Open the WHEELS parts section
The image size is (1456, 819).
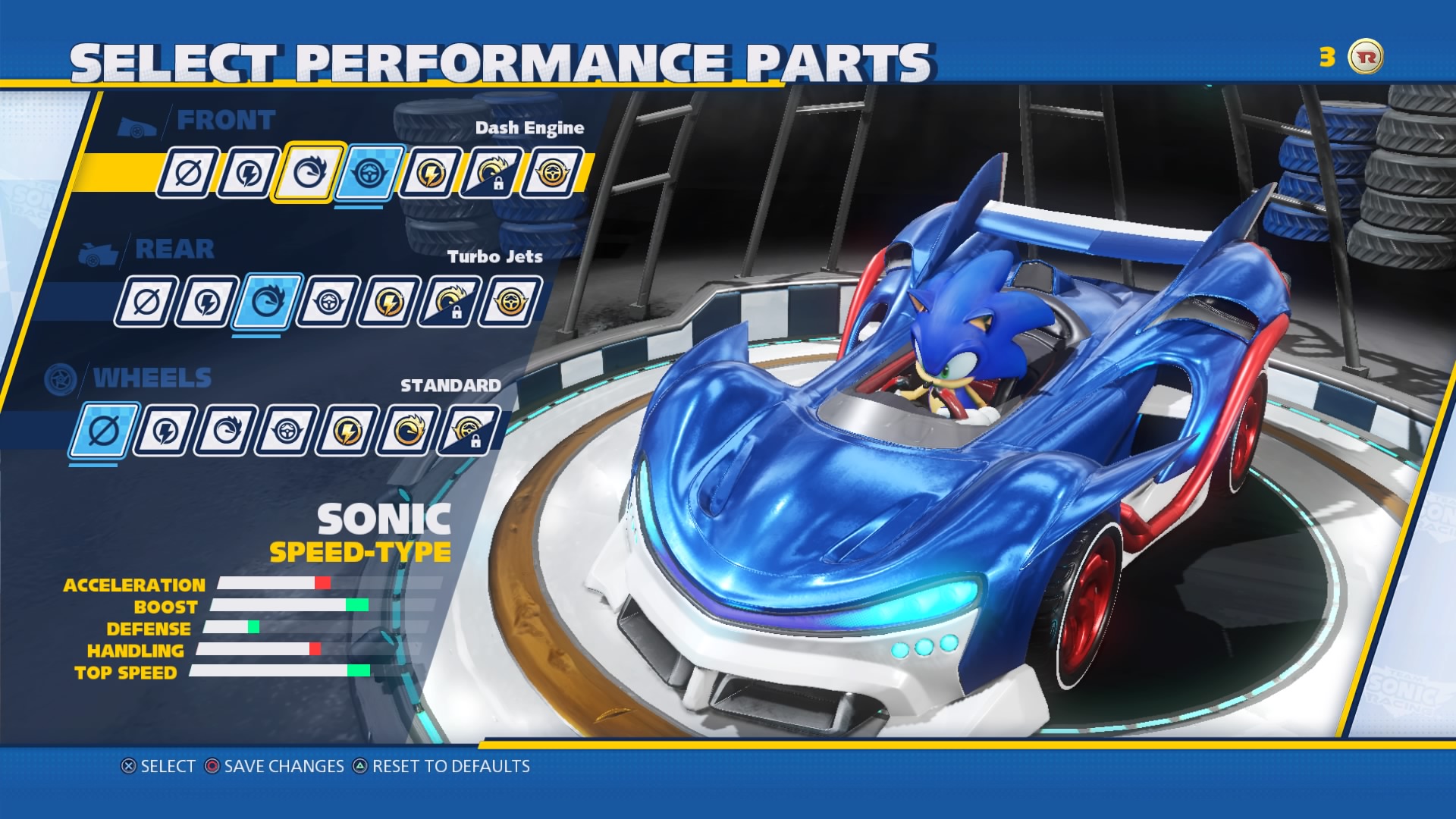[x=152, y=377]
